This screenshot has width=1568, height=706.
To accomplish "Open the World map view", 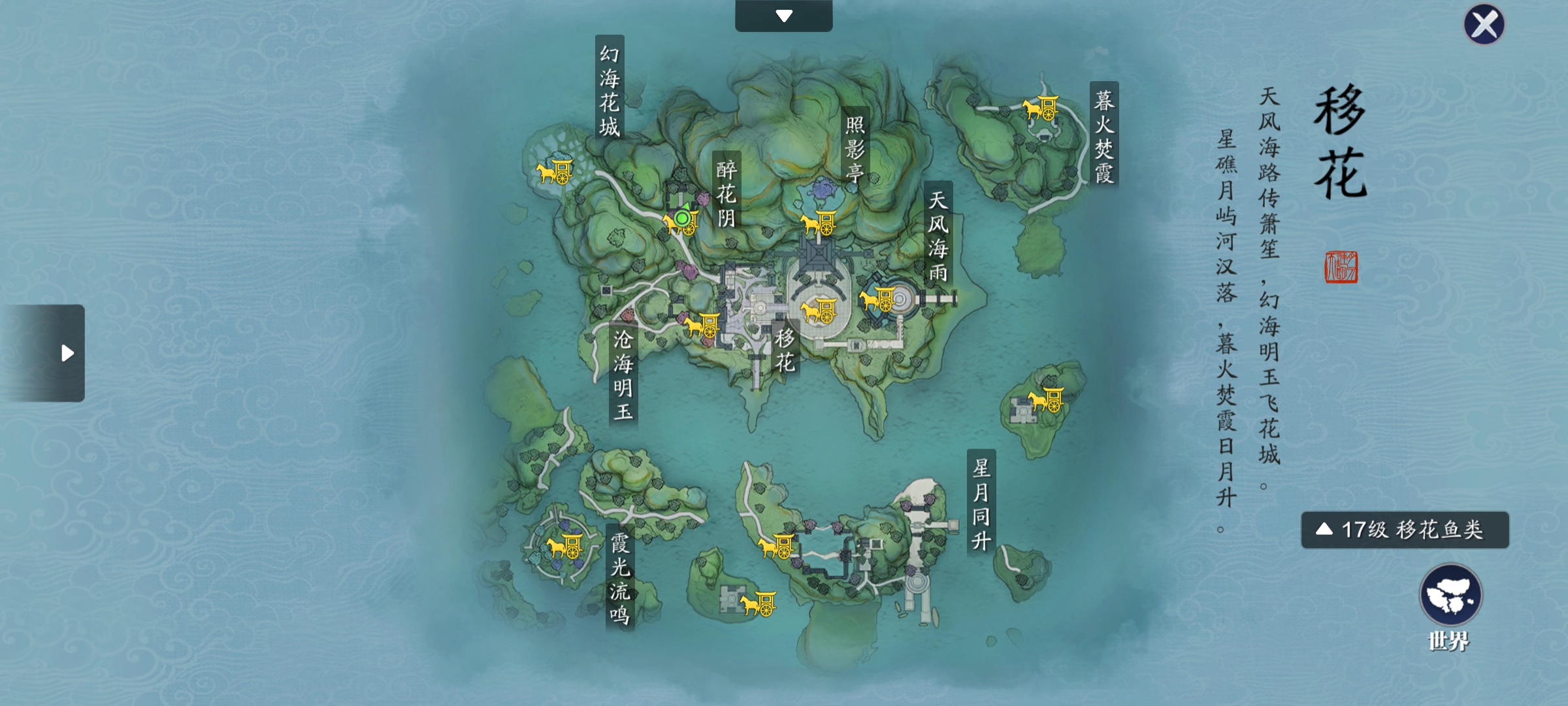I will coord(1450,596).
